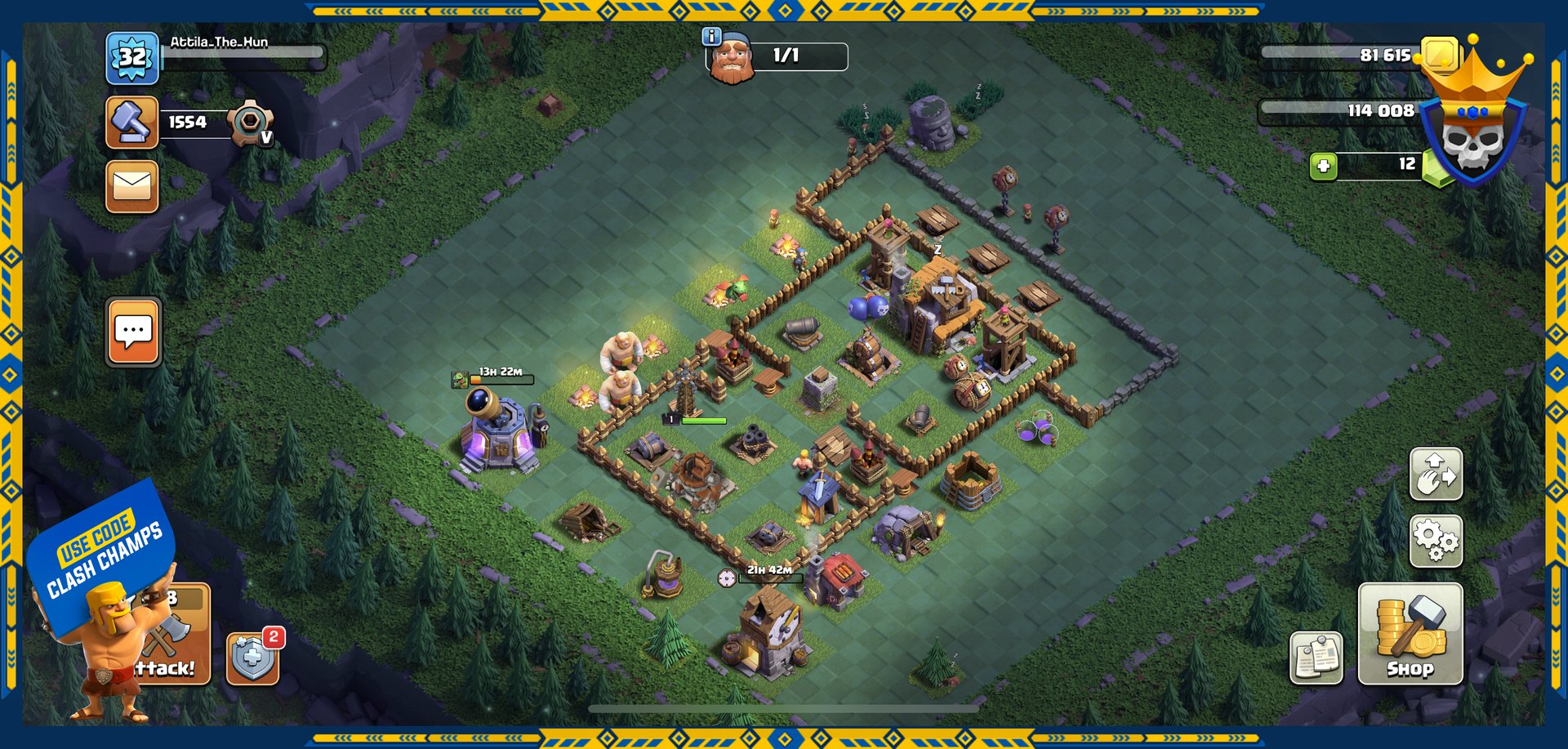The height and width of the screenshot is (749, 1568).
Task: Open the Master Builder 1/1 status
Action: [x=778, y=56]
